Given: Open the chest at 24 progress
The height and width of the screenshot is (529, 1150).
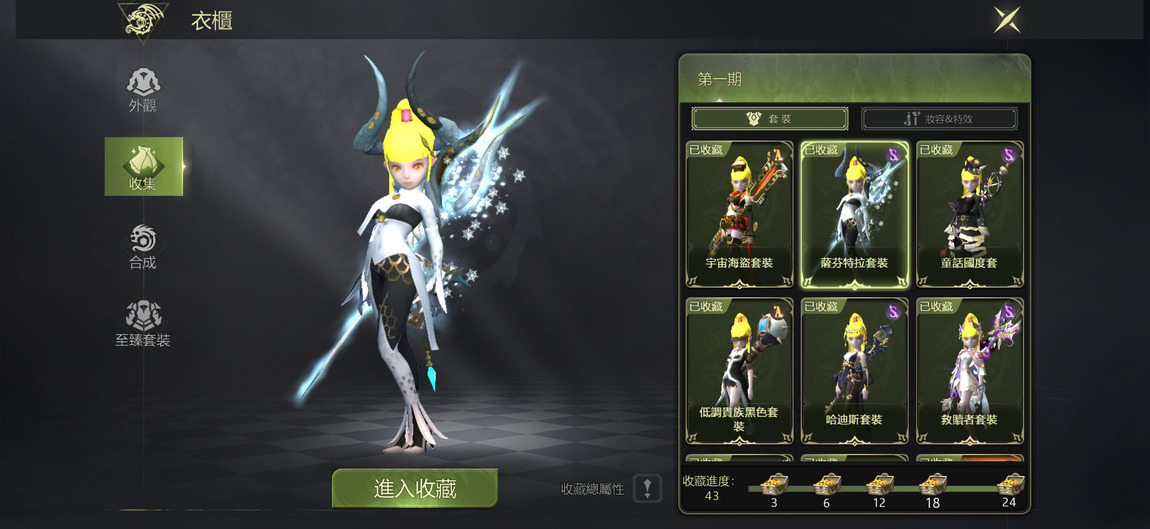Looking at the screenshot, I should point(1008,485).
